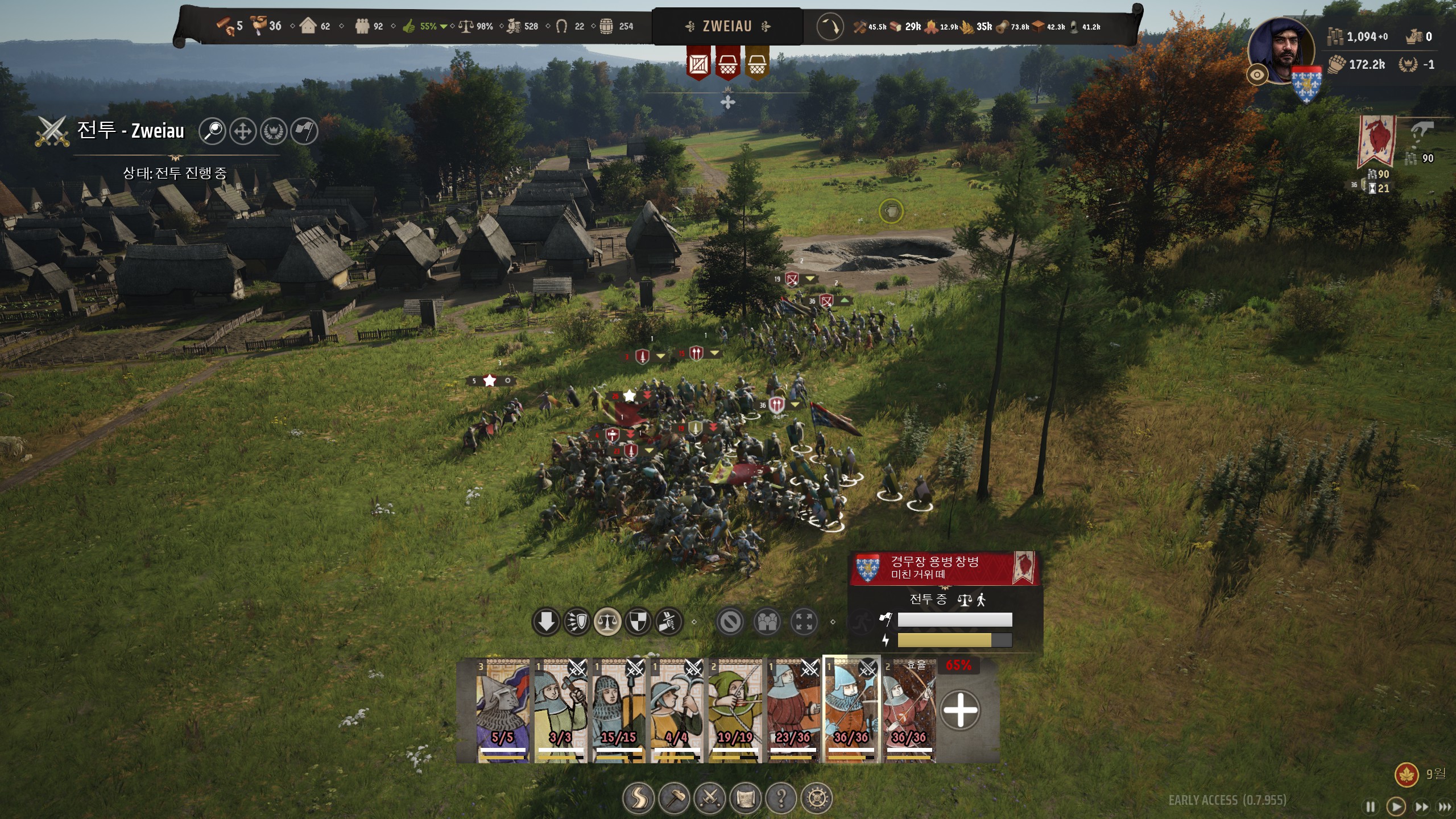Click the stop order prohibition icon
The image size is (1456, 819).
[730, 622]
